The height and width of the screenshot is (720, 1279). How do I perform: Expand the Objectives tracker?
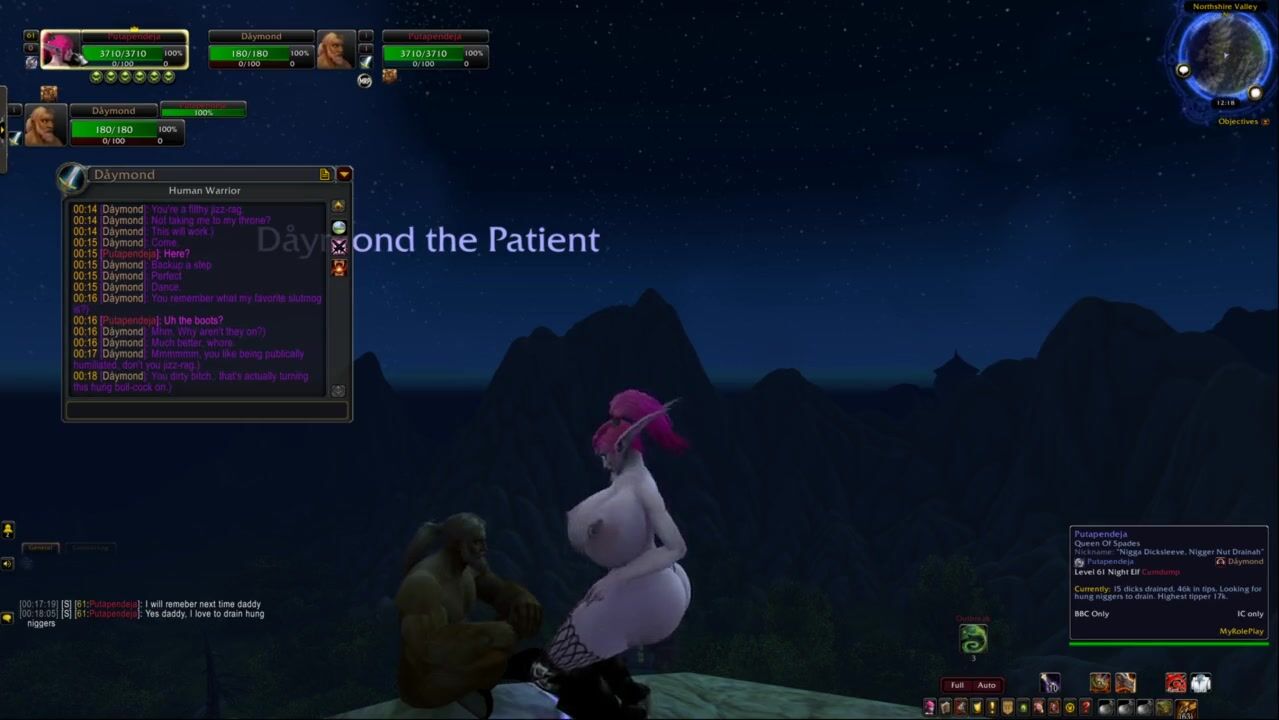[1265, 122]
